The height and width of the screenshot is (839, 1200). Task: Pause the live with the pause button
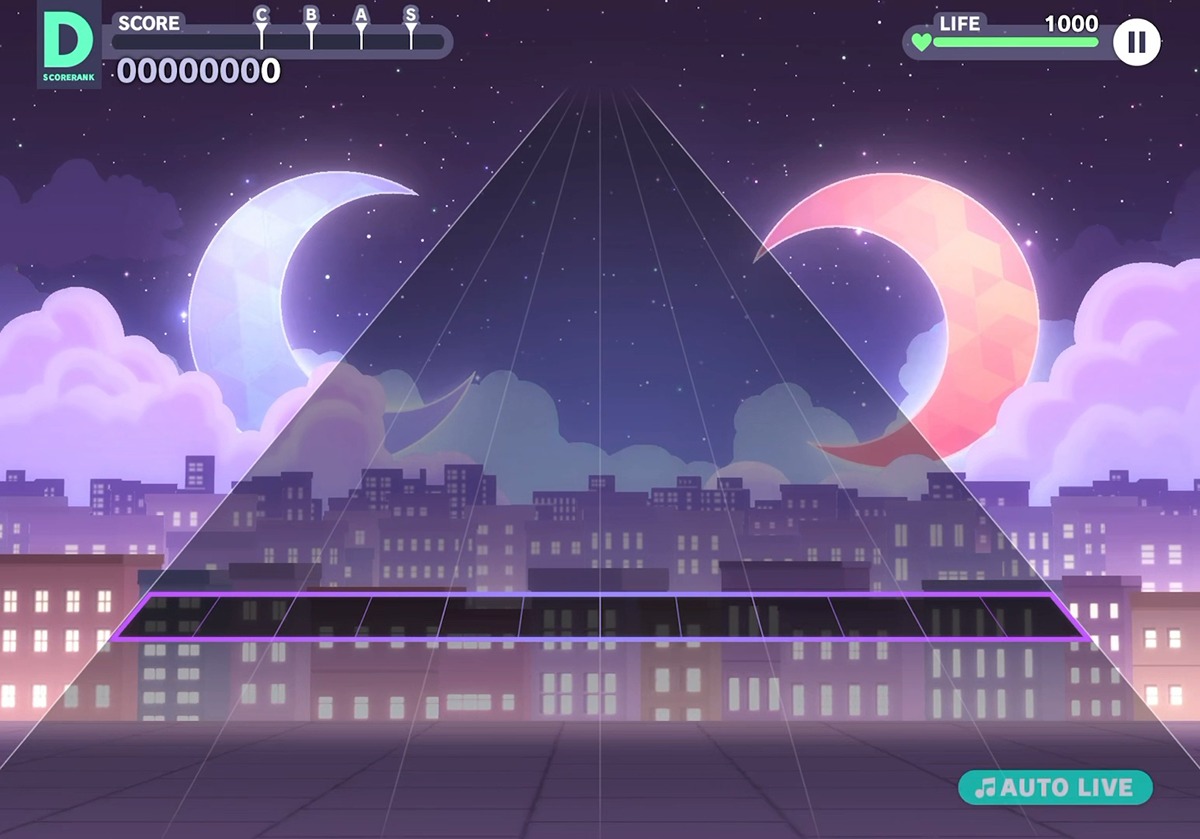(x=1136, y=43)
